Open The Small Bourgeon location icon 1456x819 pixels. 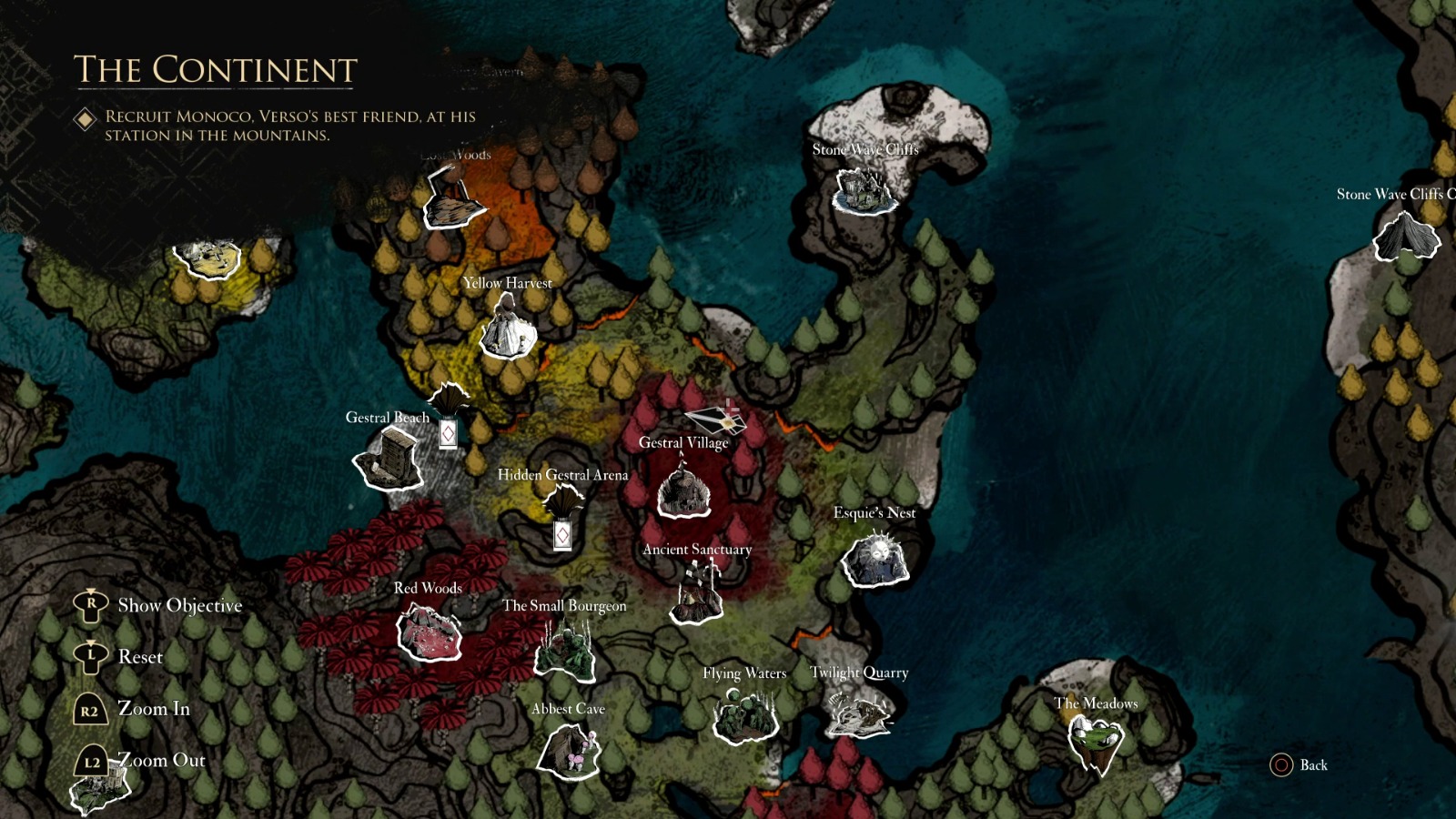562,646
